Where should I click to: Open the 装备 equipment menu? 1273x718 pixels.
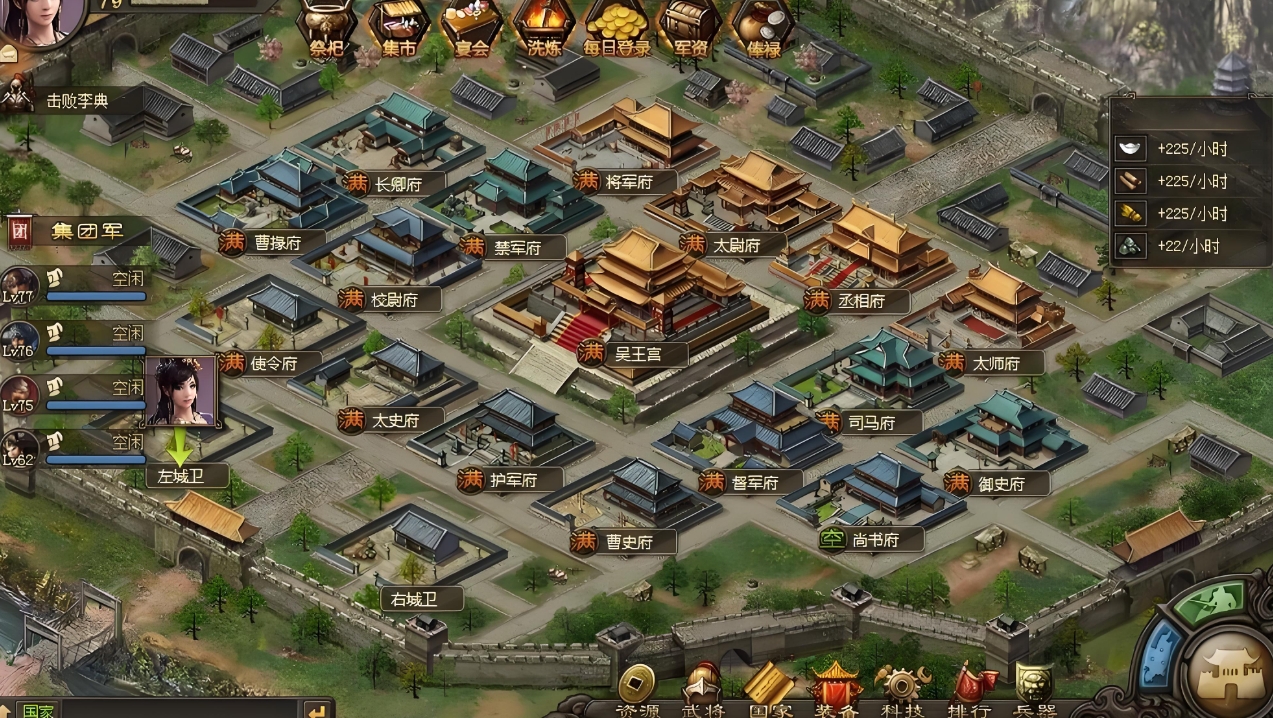pos(835,692)
